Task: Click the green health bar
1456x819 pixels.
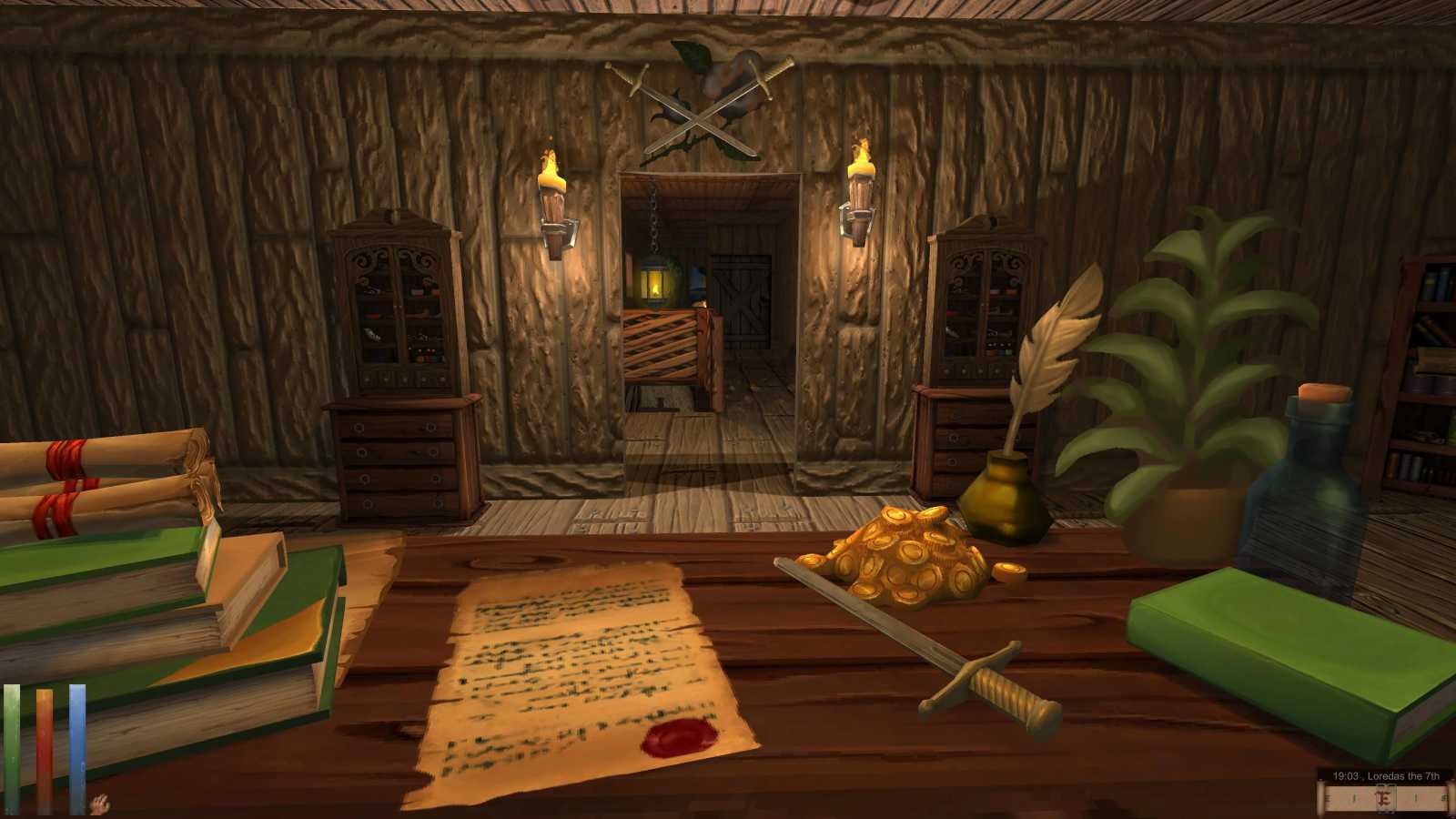Action: [x=12, y=746]
